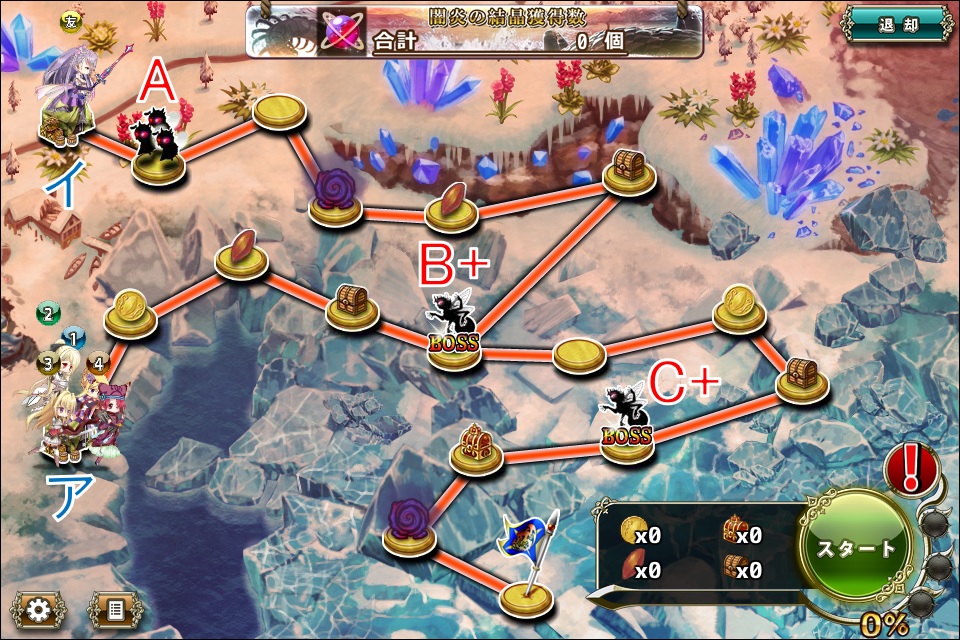Start the stage with the green スタート button

tap(856, 549)
